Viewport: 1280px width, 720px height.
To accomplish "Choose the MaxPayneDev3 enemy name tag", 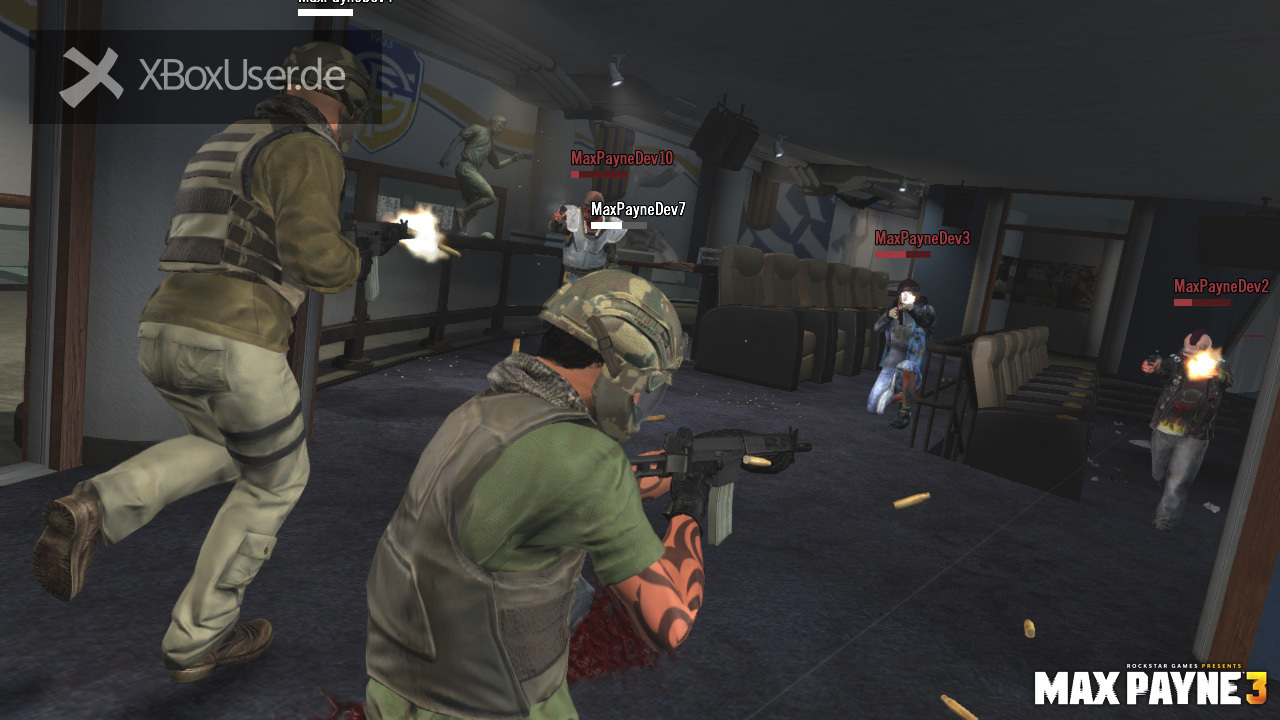I will click(922, 238).
